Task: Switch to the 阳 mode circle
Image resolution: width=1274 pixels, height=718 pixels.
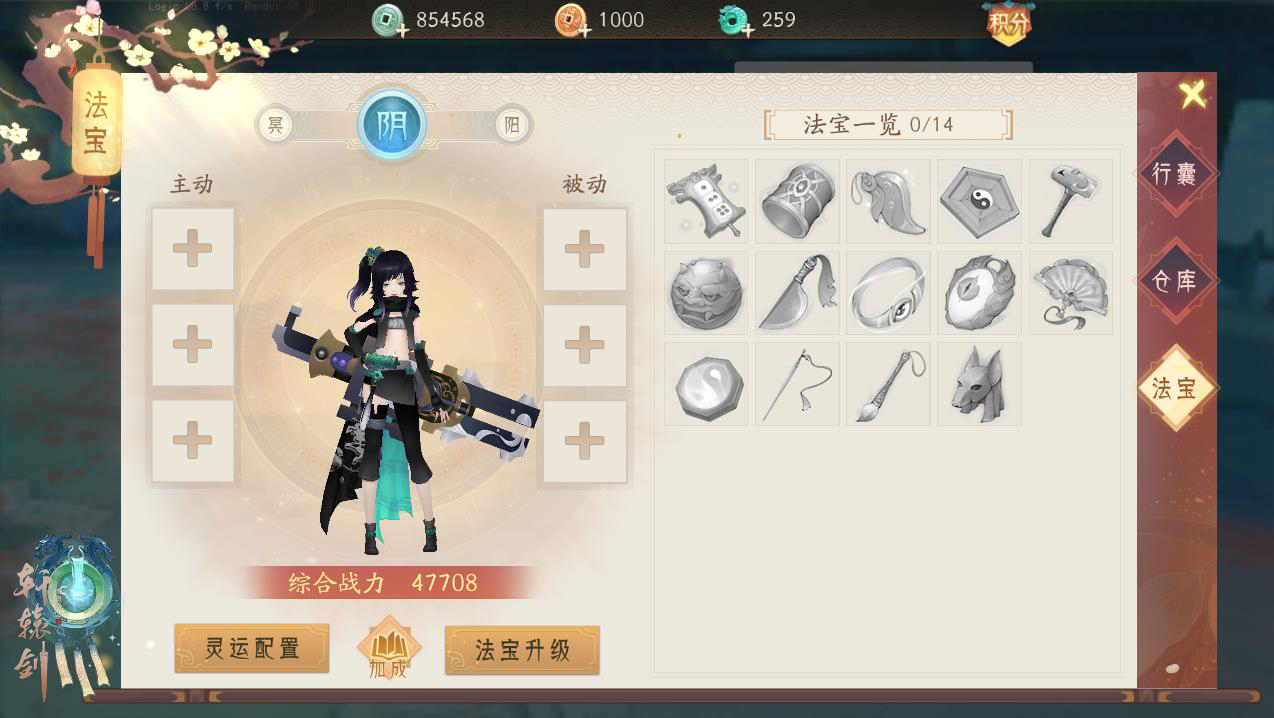Action: coord(512,126)
